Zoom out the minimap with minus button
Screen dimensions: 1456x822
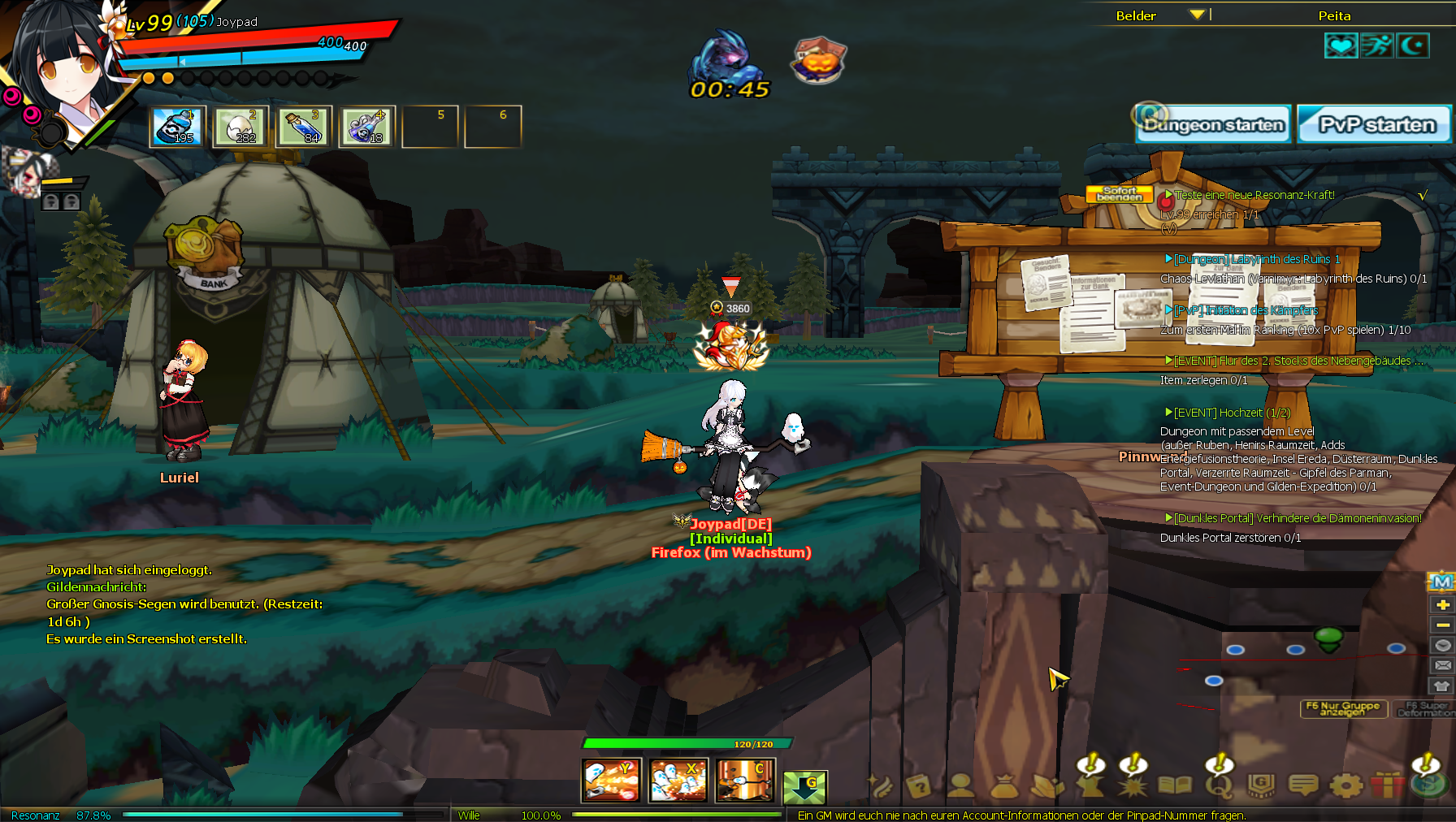1442,625
